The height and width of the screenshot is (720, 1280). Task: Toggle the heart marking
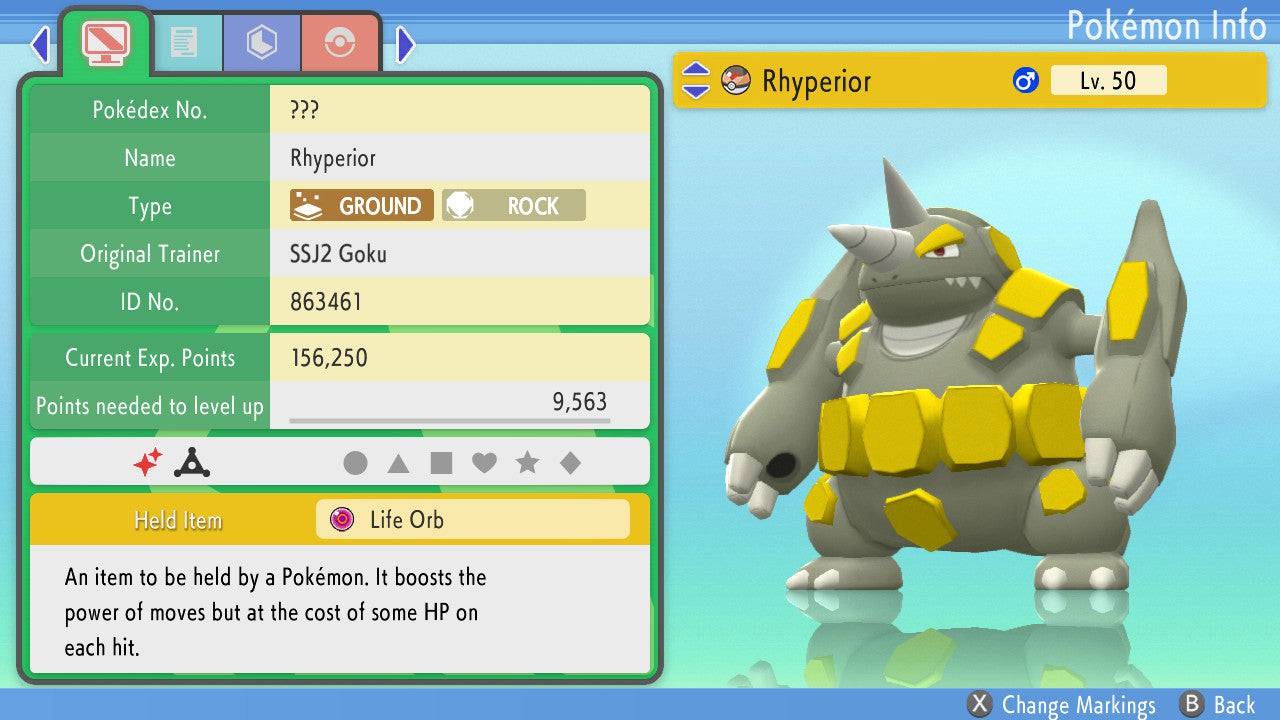click(484, 463)
